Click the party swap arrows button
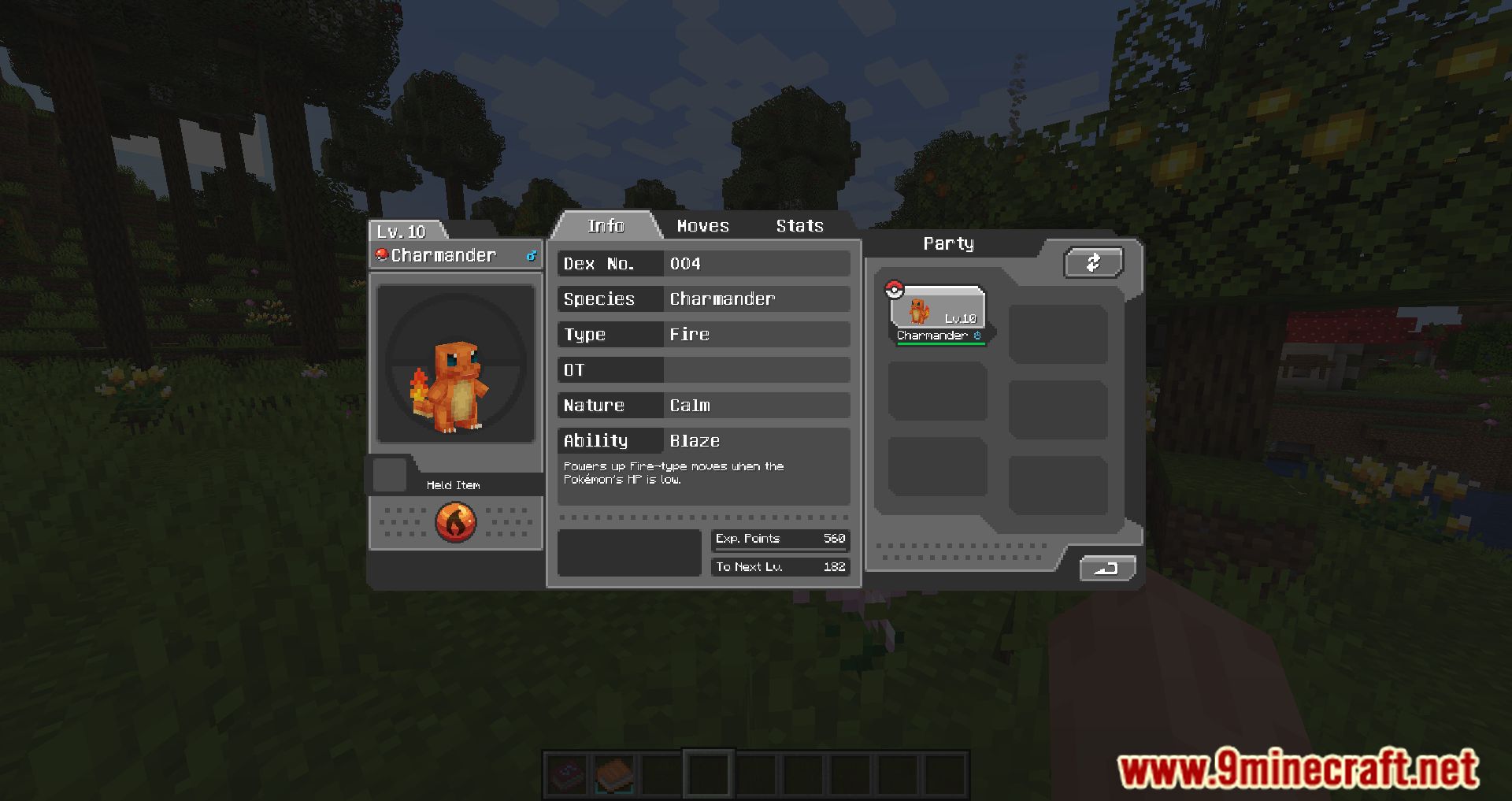Viewport: 1512px width, 801px height. [1093, 263]
